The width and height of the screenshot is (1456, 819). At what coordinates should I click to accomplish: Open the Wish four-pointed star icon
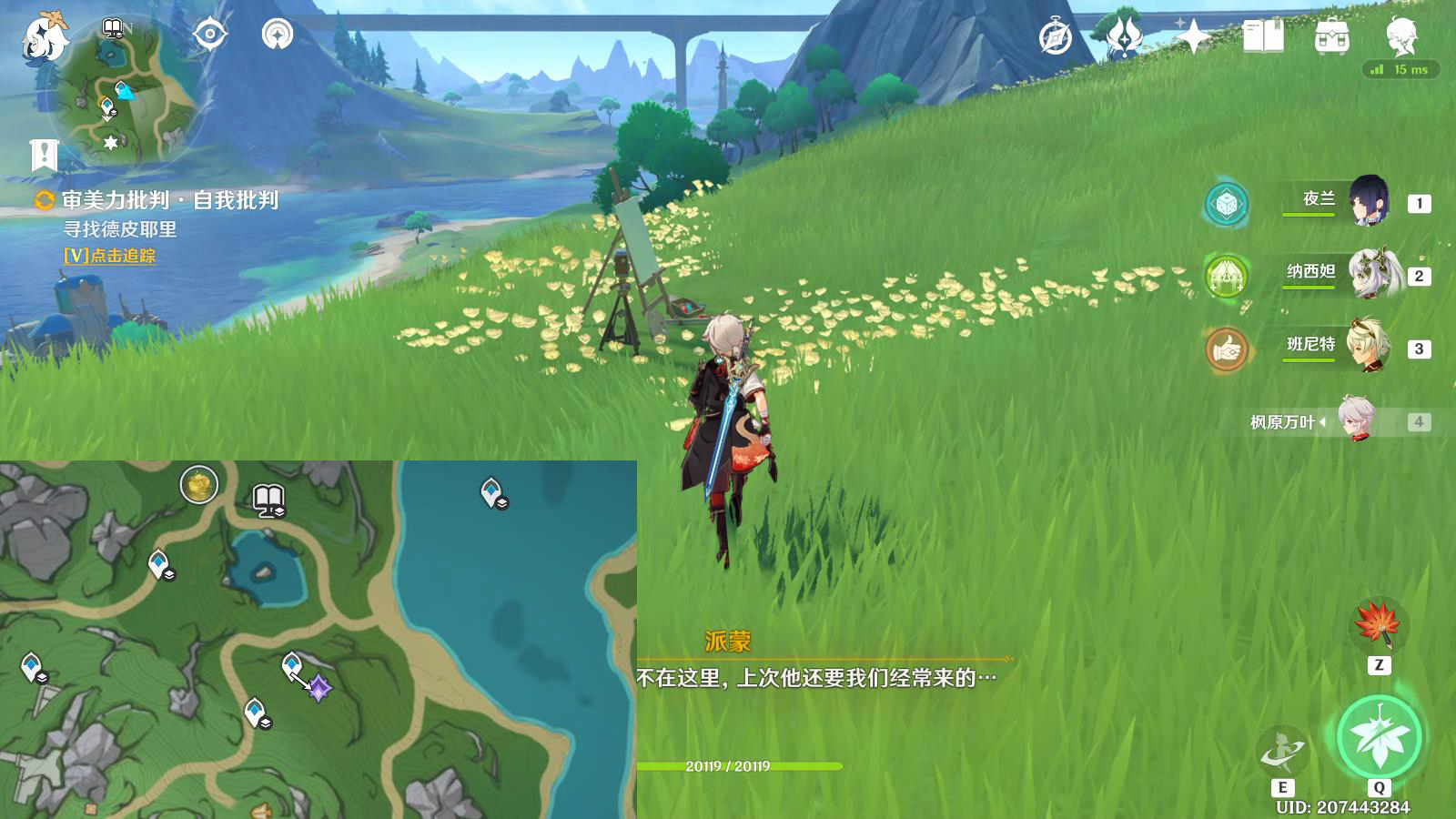click(x=1193, y=37)
